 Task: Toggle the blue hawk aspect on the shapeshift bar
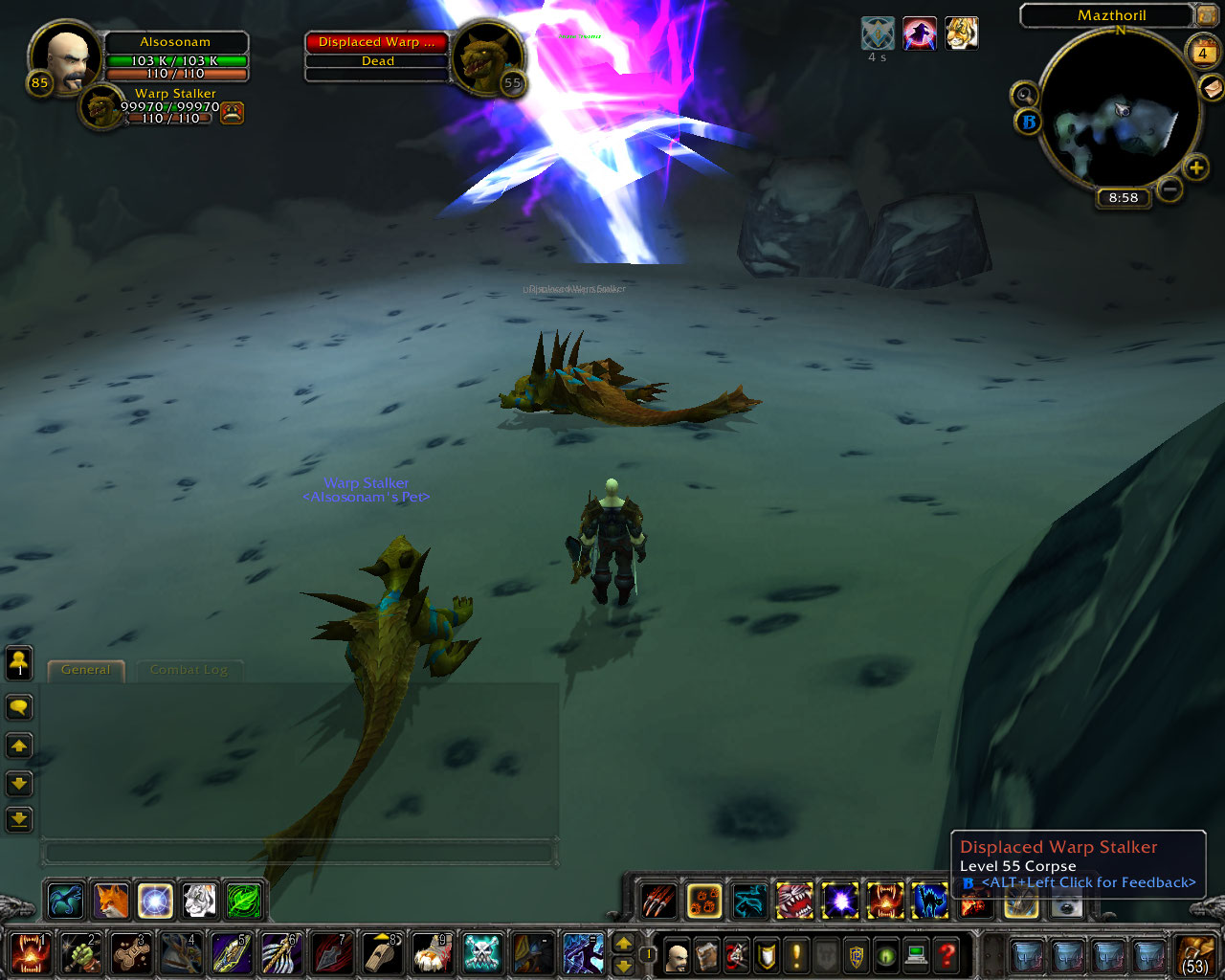coord(65,900)
